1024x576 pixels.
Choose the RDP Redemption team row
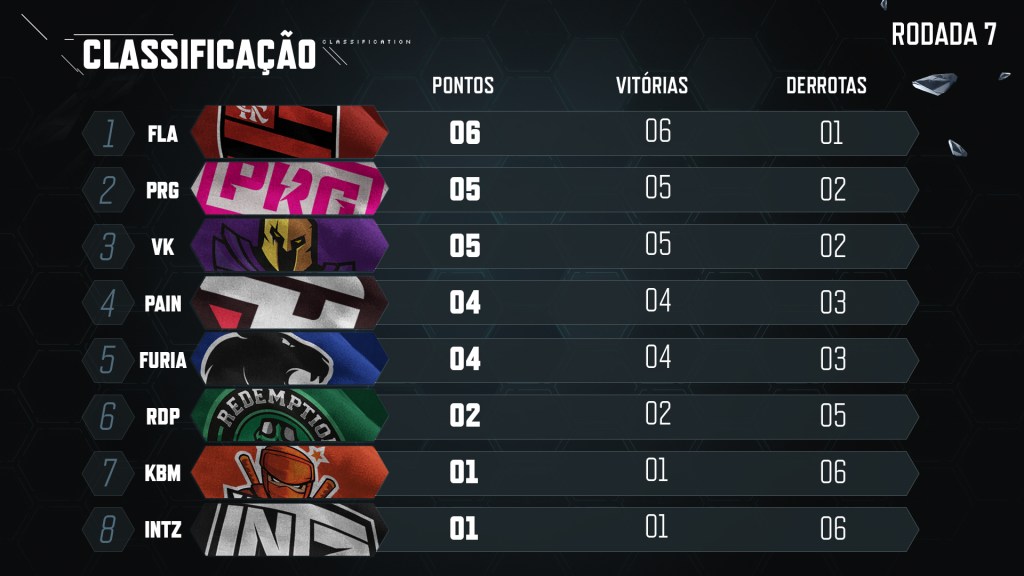click(x=500, y=415)
